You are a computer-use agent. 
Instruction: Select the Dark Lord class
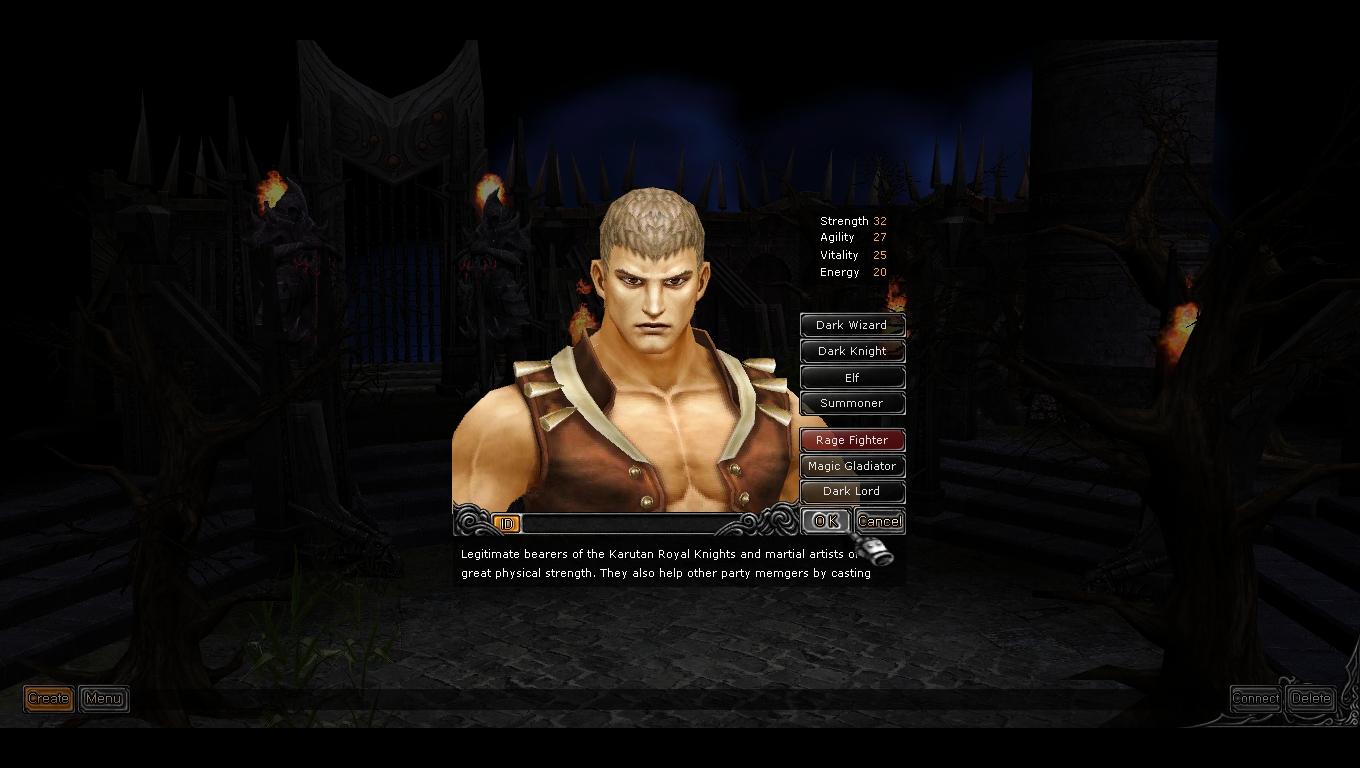click(x=852, y=491)
